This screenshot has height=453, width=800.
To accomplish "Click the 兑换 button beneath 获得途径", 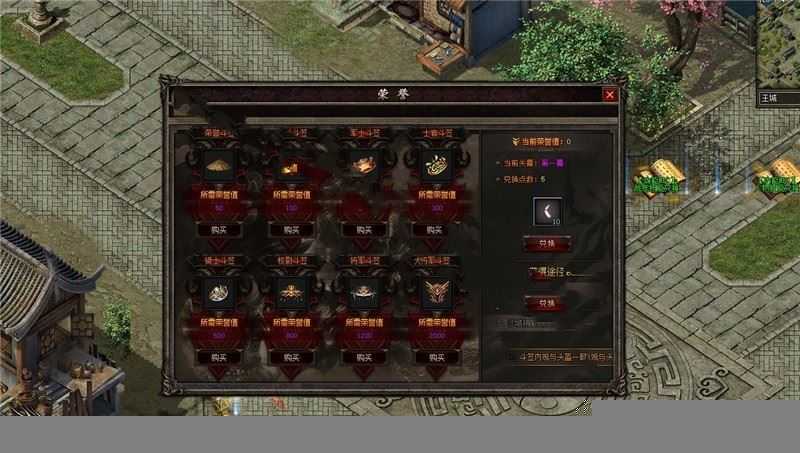I will coord(547,303).
